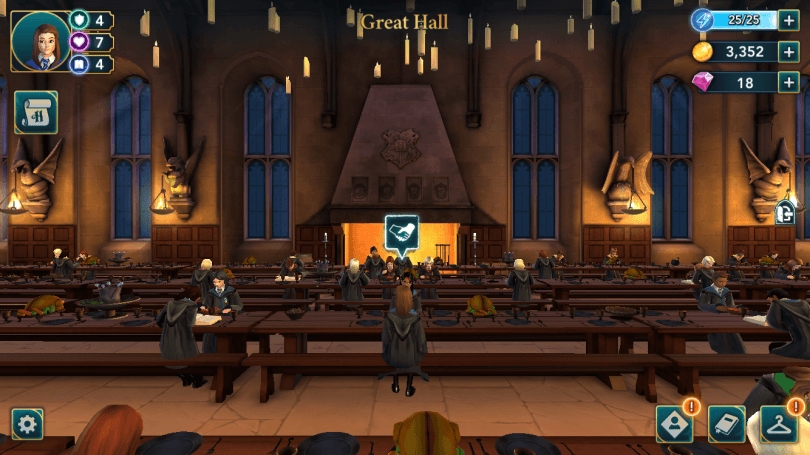810x455 pixels.
Task: View the Empathy heart attribute level
Action: pyautogui.click(x=90, y=42)
